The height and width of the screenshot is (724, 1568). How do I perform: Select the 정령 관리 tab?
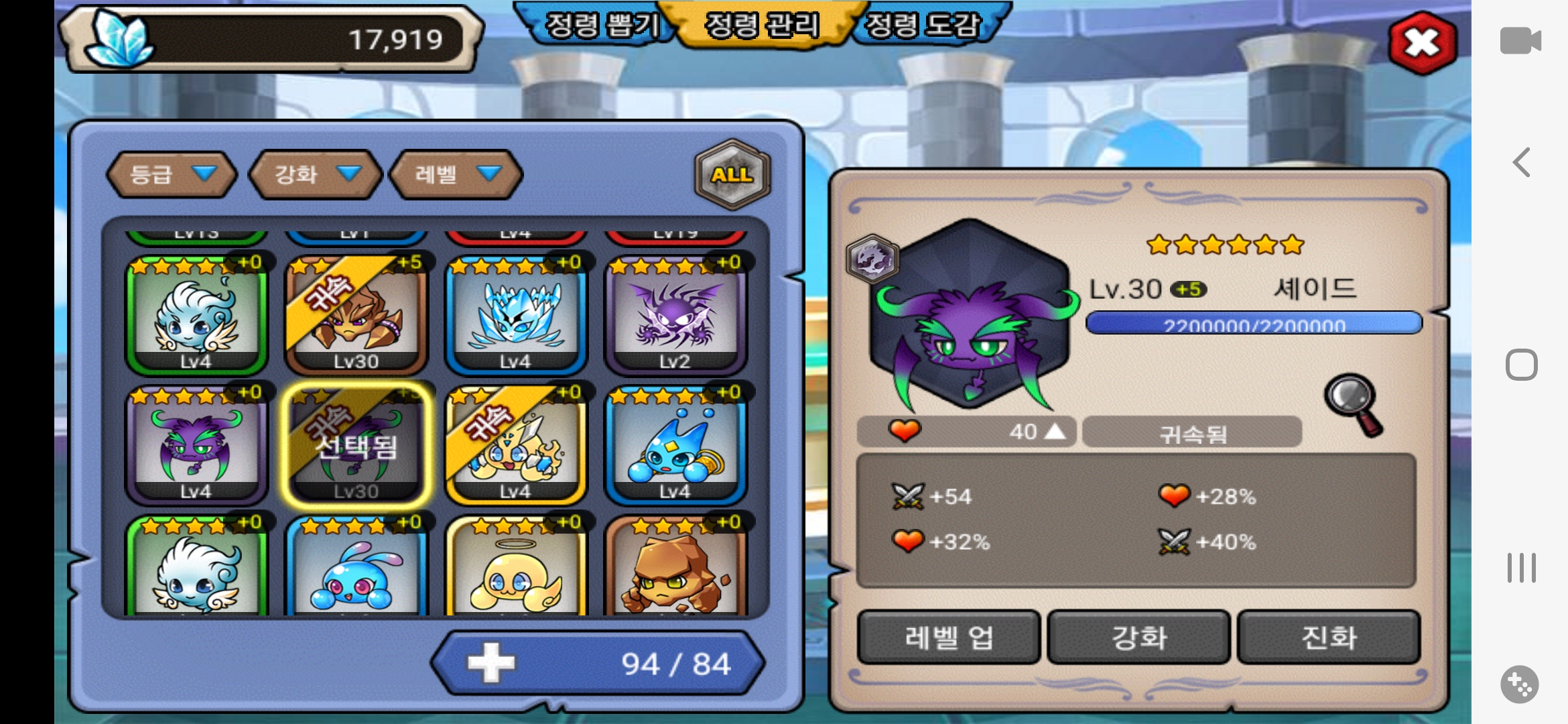[x=762, y=25]
